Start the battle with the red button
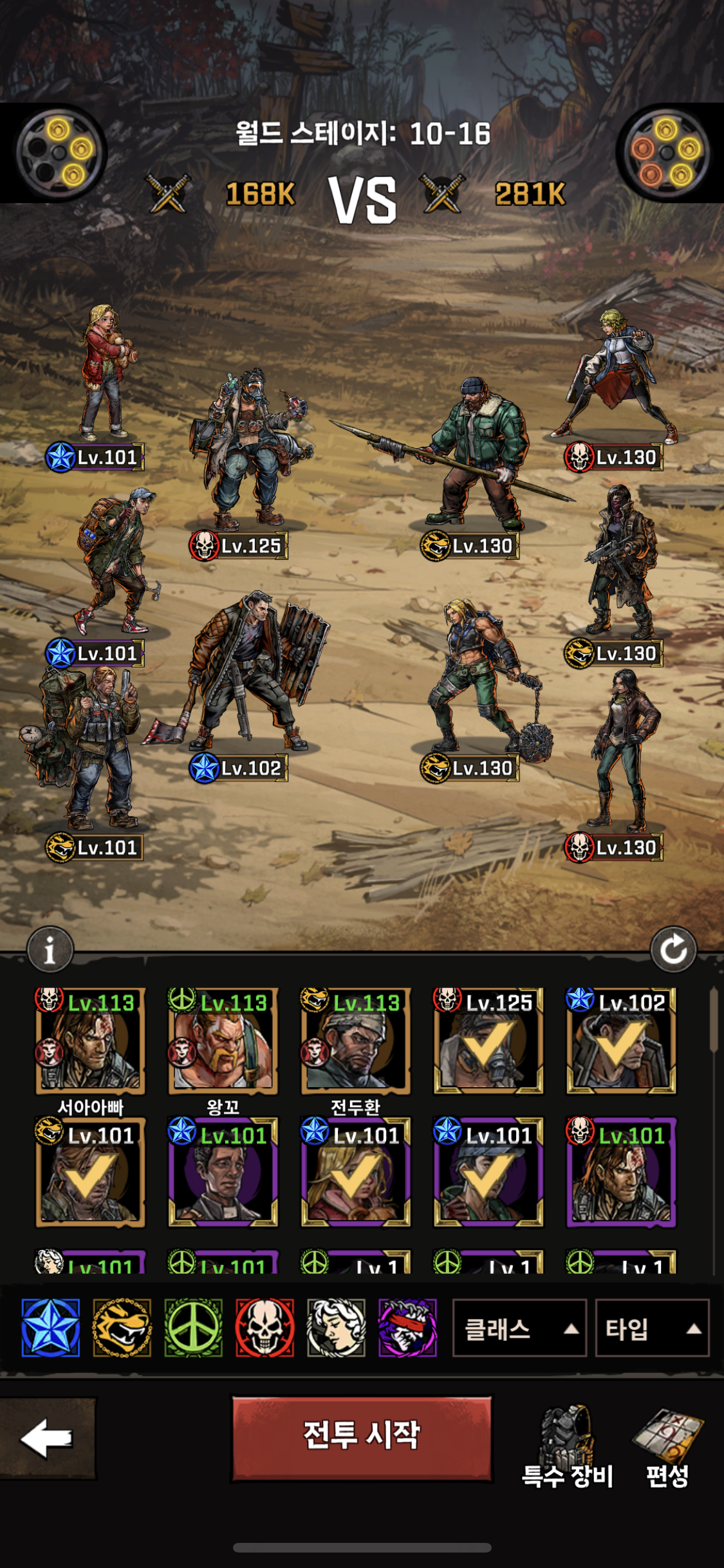This screenshot has height=1568, width=724. point(362,1438)
